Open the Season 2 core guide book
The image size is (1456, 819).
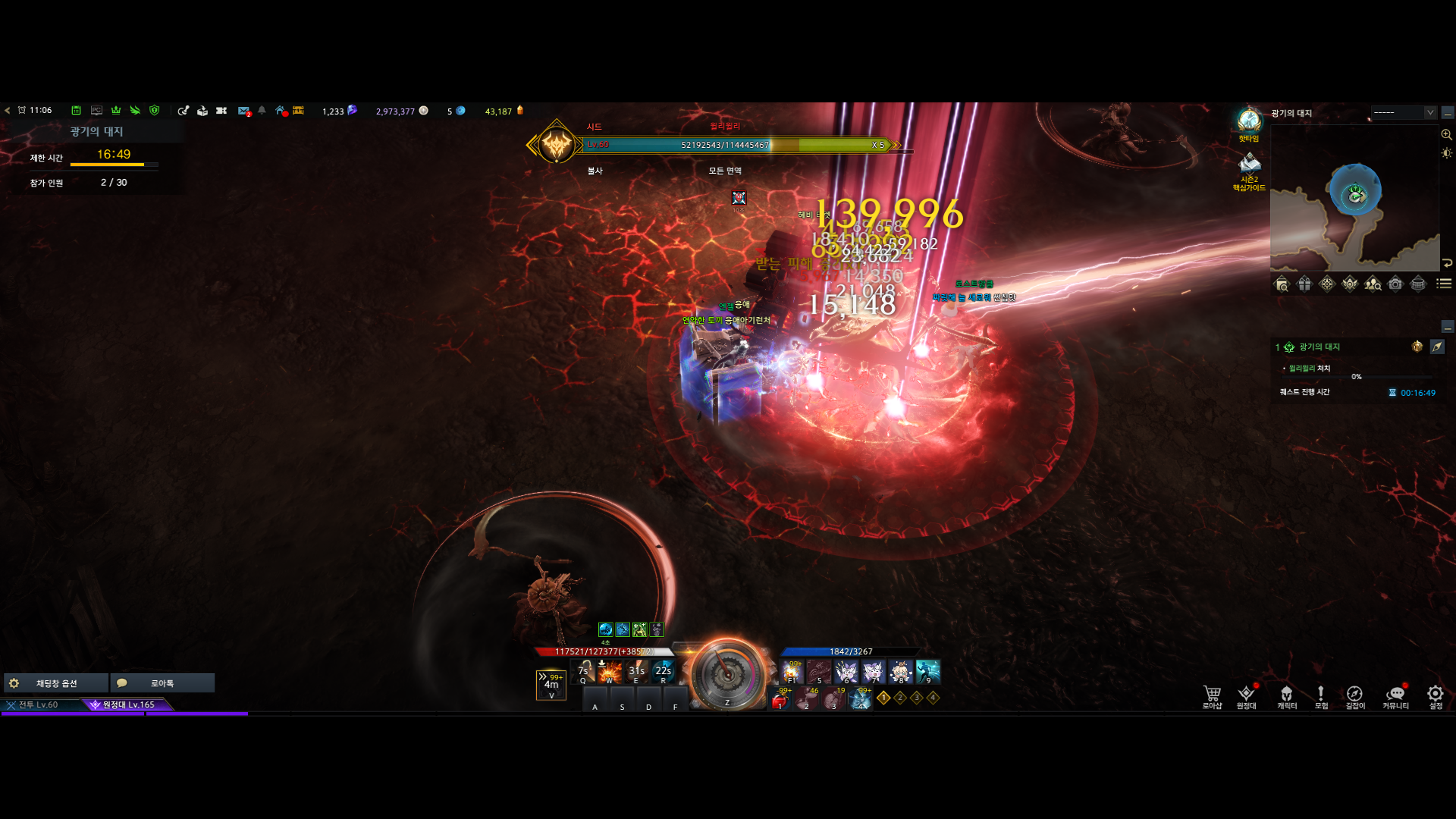[x=1249, y=165]
